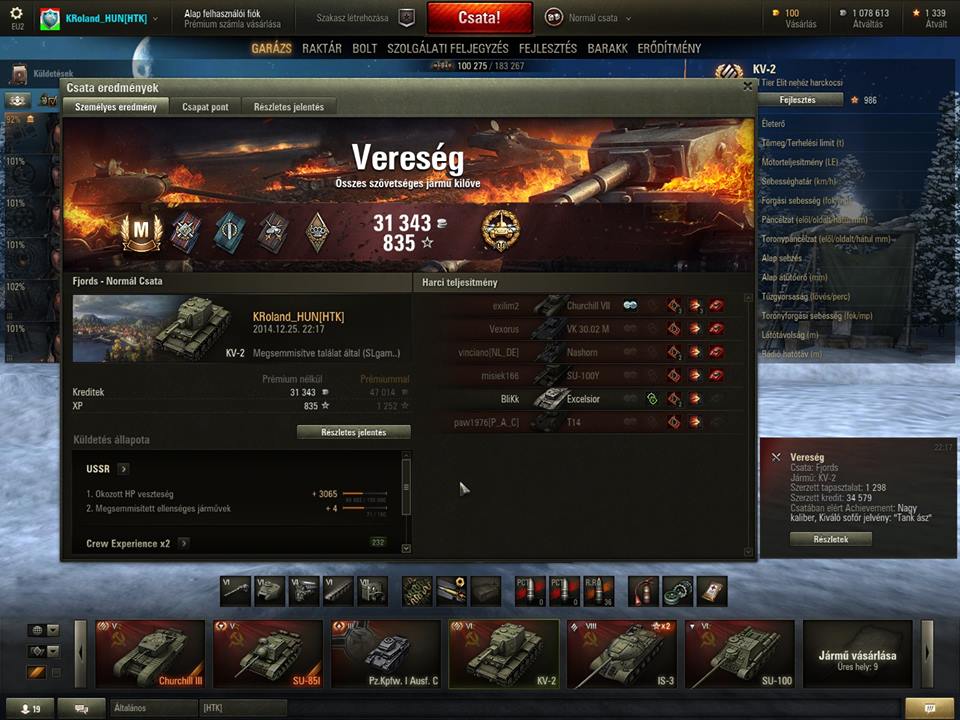Close the Csata eredmények window
Image resolution: width=960 pixels, height=720 pixels.
[748, 87]
